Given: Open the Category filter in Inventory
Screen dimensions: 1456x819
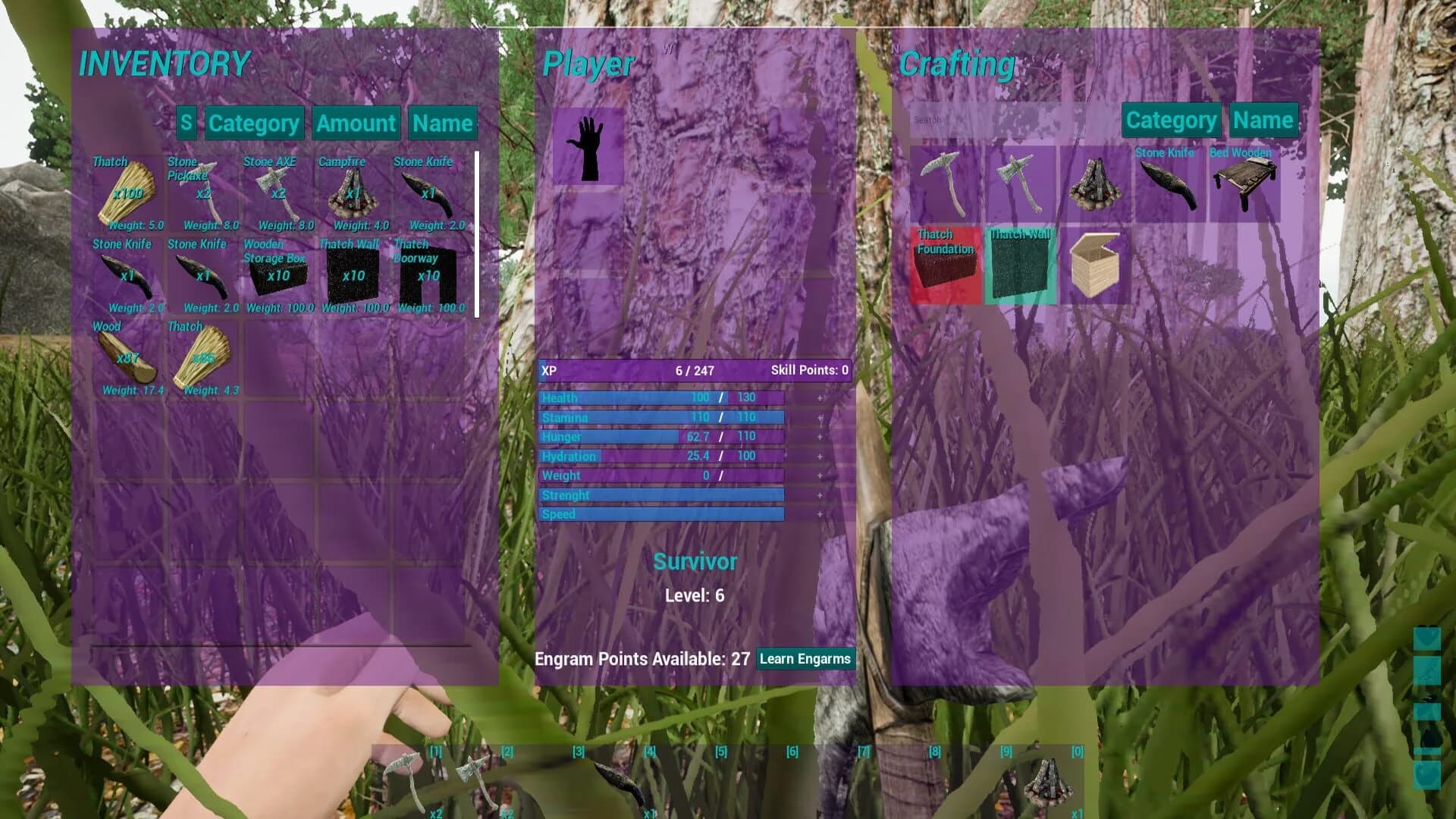Looking at the screenshot, I should [x=253, y=123].
